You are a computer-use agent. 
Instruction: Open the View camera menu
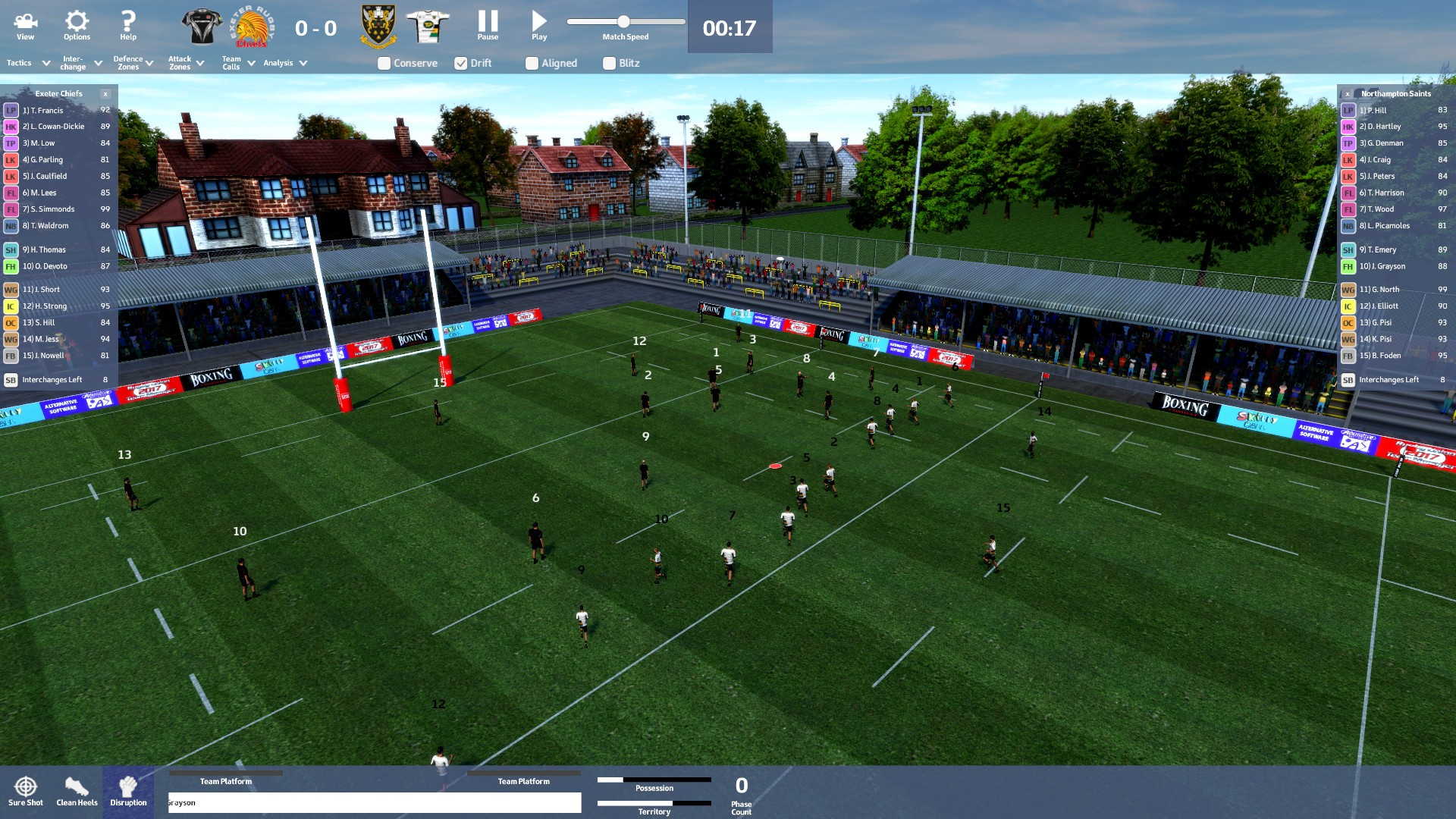(x=25, y=26)
